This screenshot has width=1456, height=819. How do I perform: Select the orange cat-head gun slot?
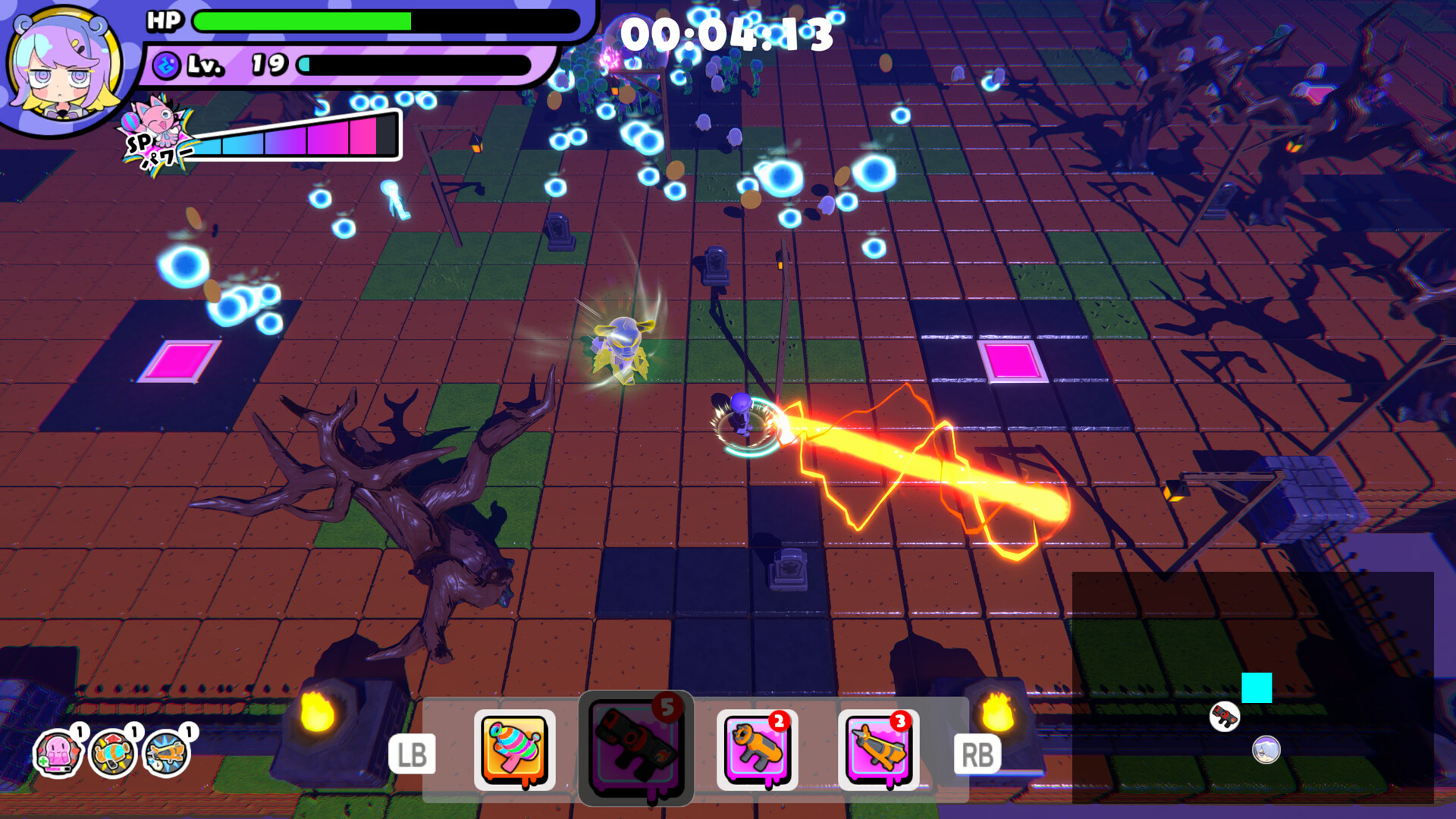point(757,749)
